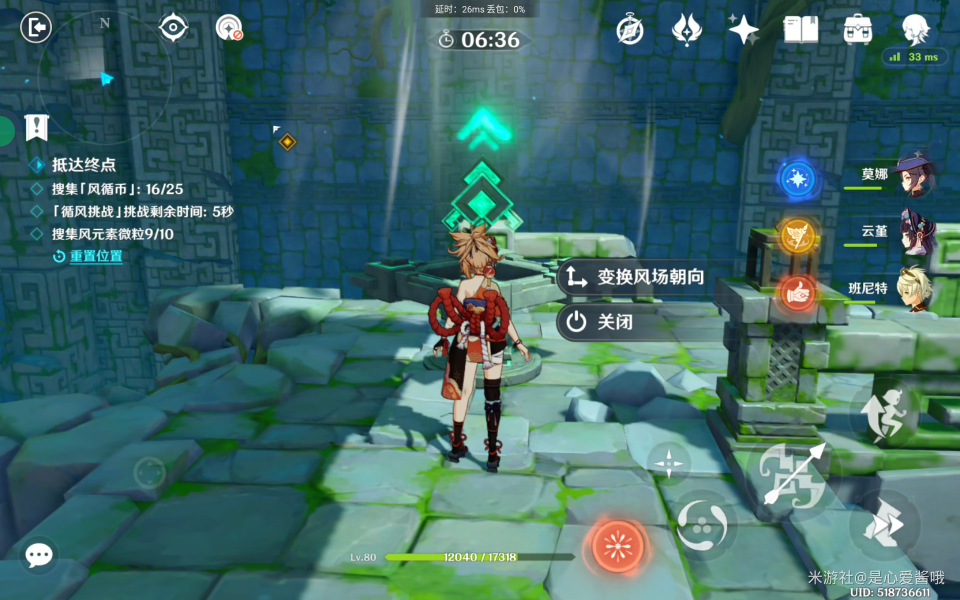Open the wish four-pointed star icon
This screenshot has height=600, width=960.
coord(743,29)
